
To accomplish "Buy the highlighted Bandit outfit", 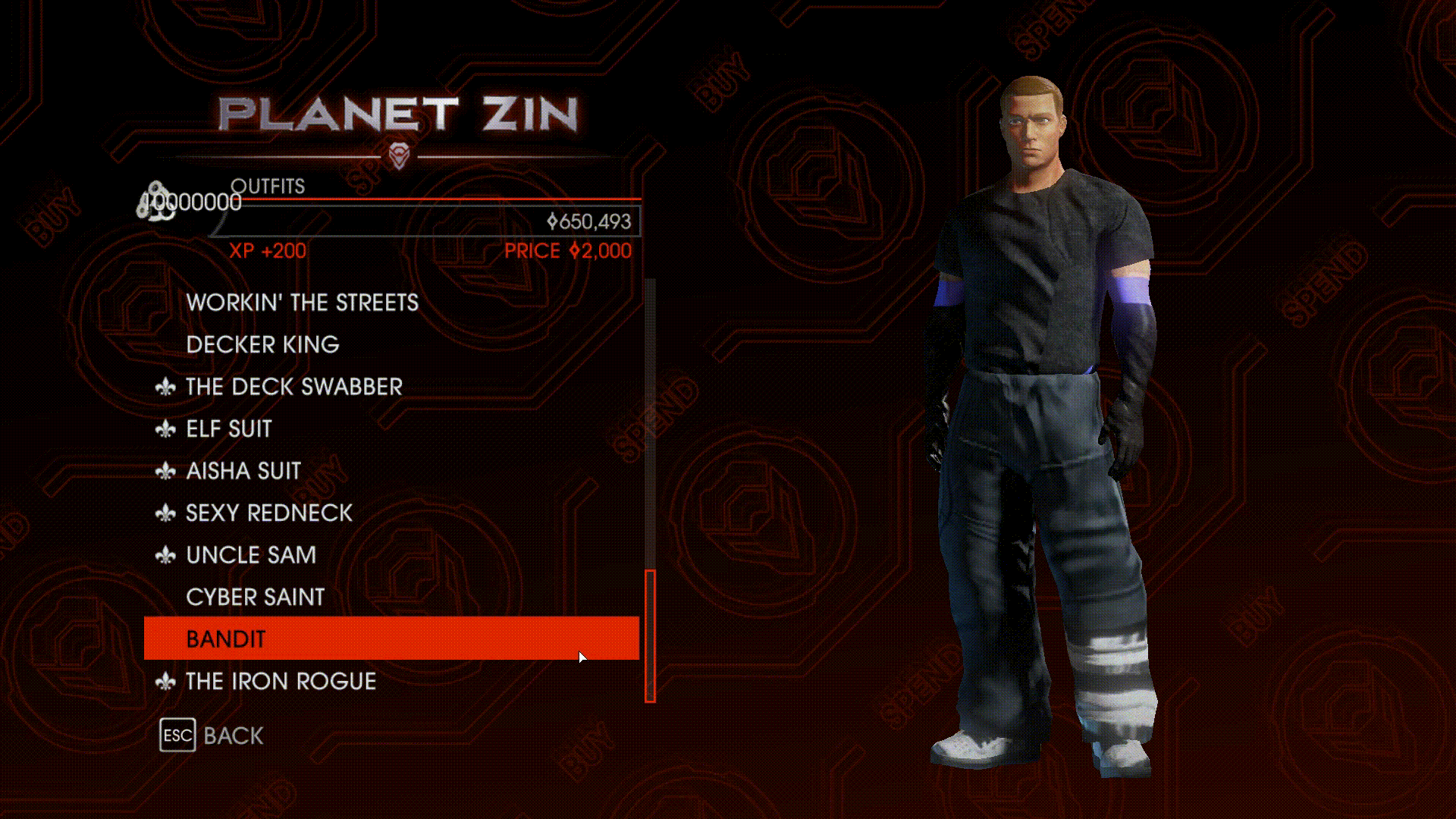I will 391,639.
